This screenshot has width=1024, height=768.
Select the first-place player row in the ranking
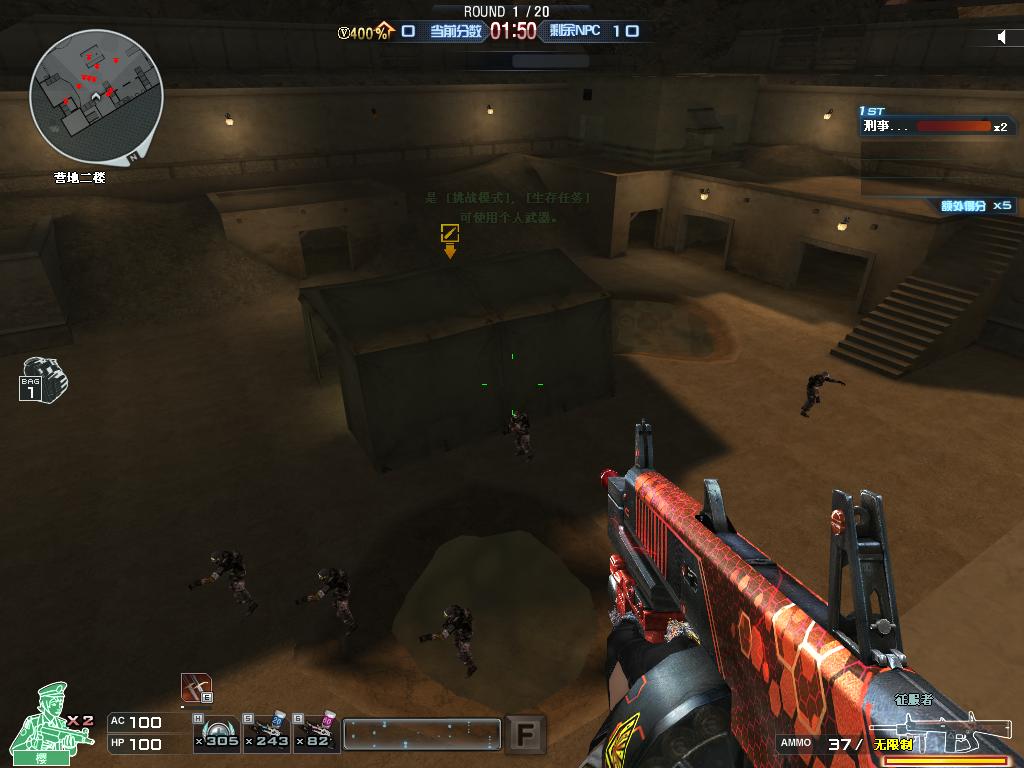(x=936, y=127)
